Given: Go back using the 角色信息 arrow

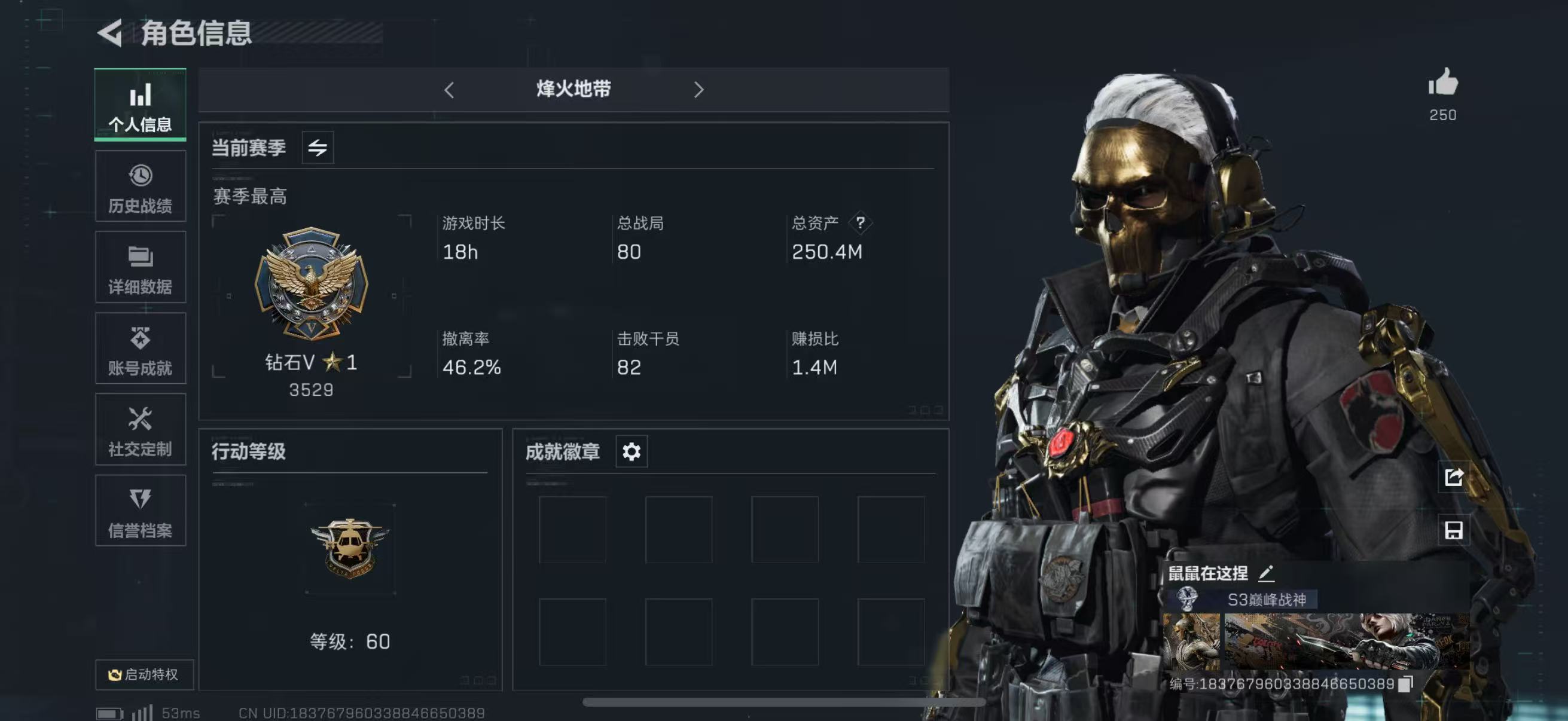Looking at the screenshot, I should coord(110,33).
